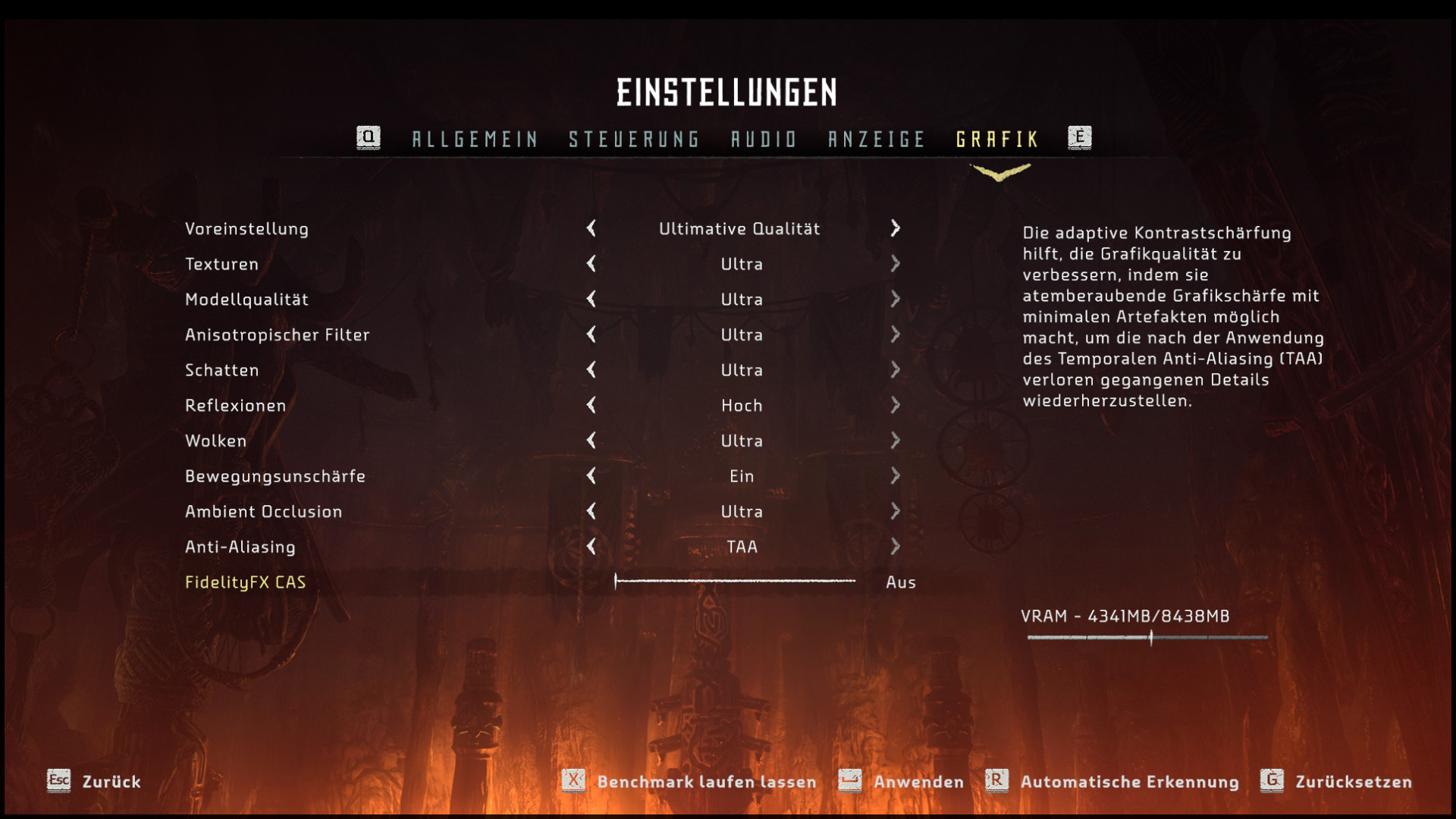Raise Reflexionen from Hoch via right arrow

point(896,406)
